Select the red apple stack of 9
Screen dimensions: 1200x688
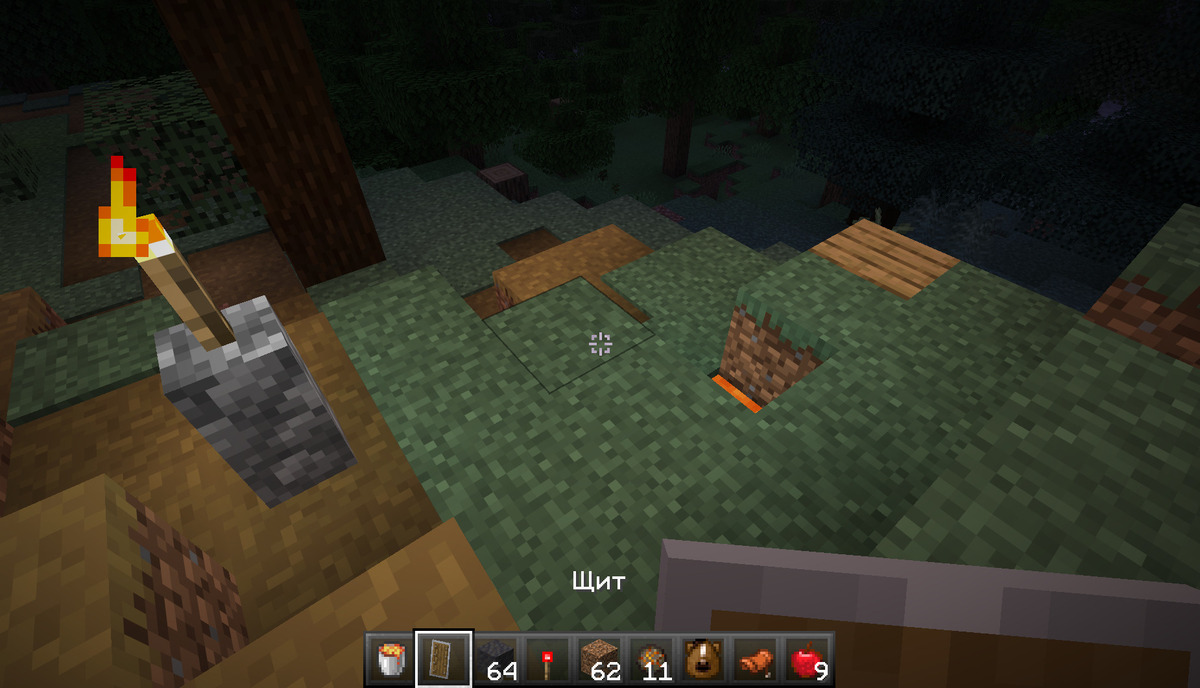[x=807, y=659]
